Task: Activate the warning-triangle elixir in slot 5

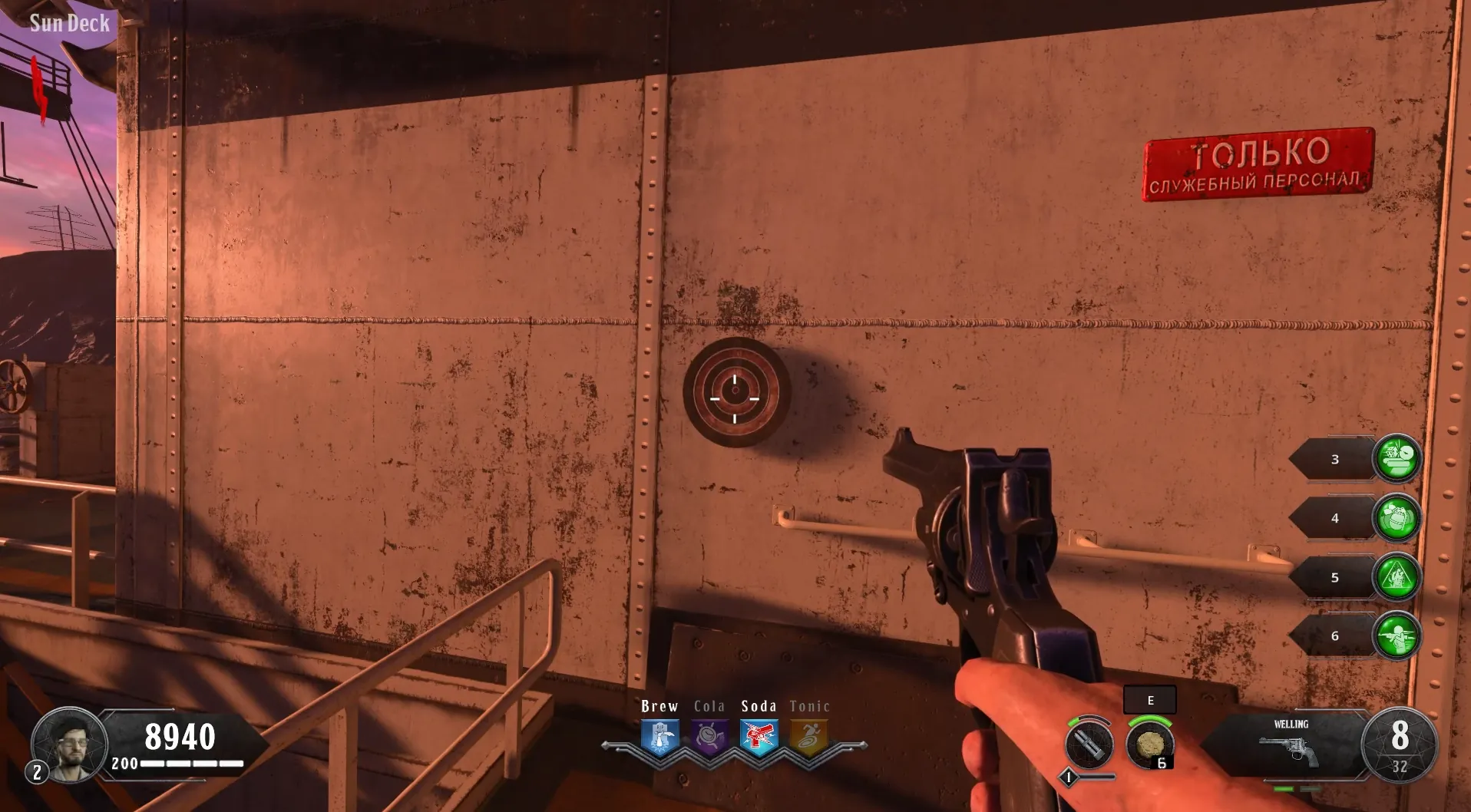Action: click(1397, 577)
